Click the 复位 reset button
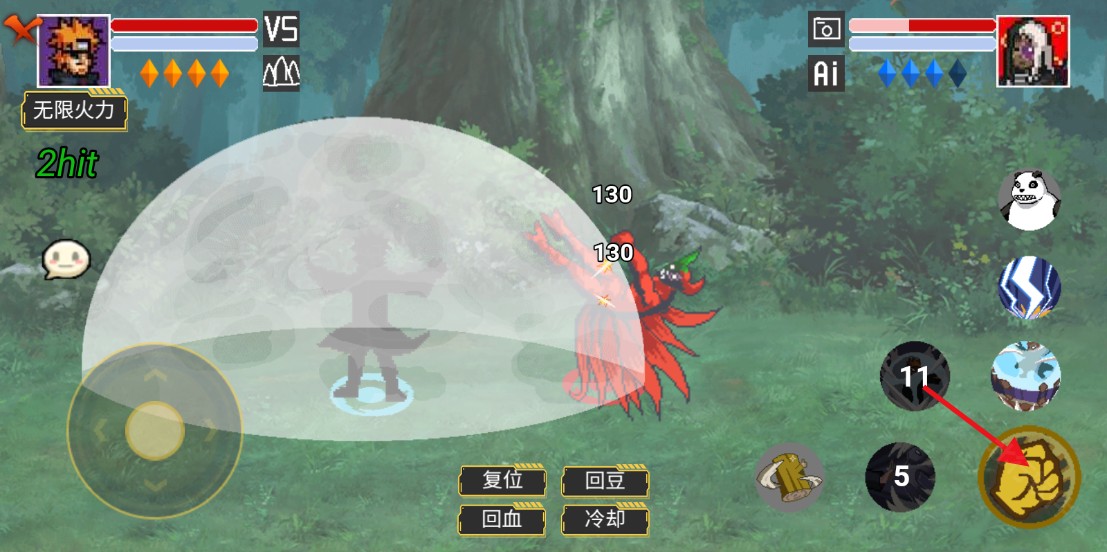The image size is (1107, 552). (502, 480)
